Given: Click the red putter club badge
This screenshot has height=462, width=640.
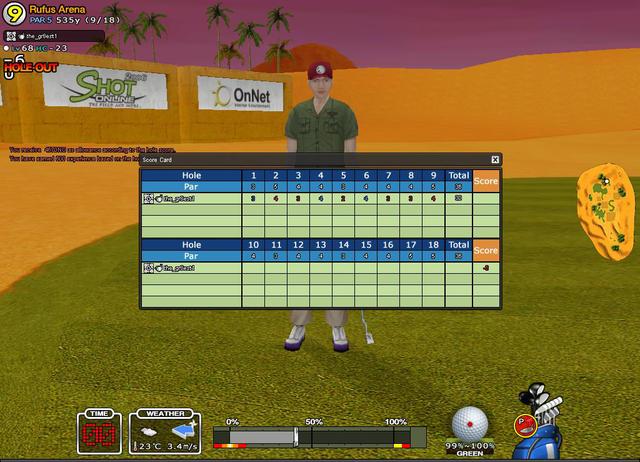Looking at the screenshot, I should click(x=523, y=424).
